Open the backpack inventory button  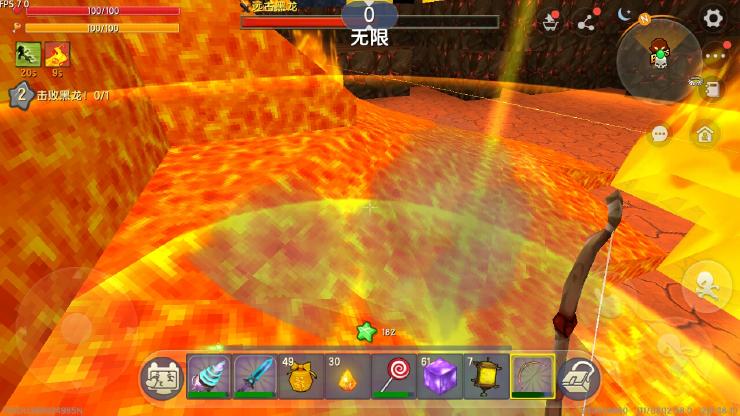577,378
